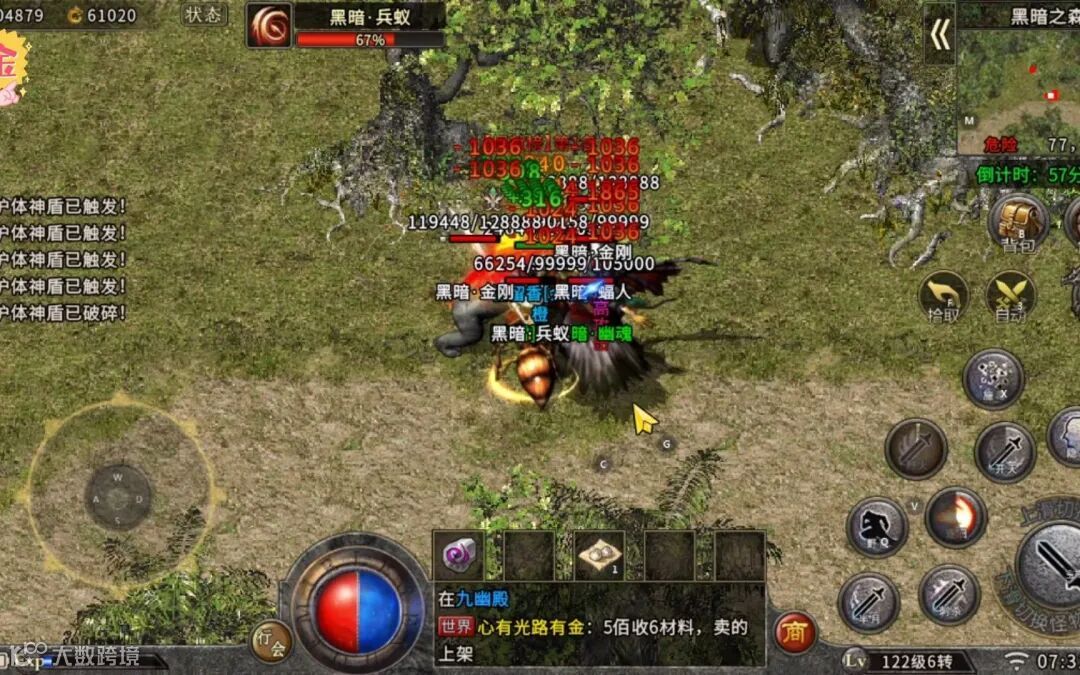
Task: Open the 世界 chat message box
Action: click(600, 627)
